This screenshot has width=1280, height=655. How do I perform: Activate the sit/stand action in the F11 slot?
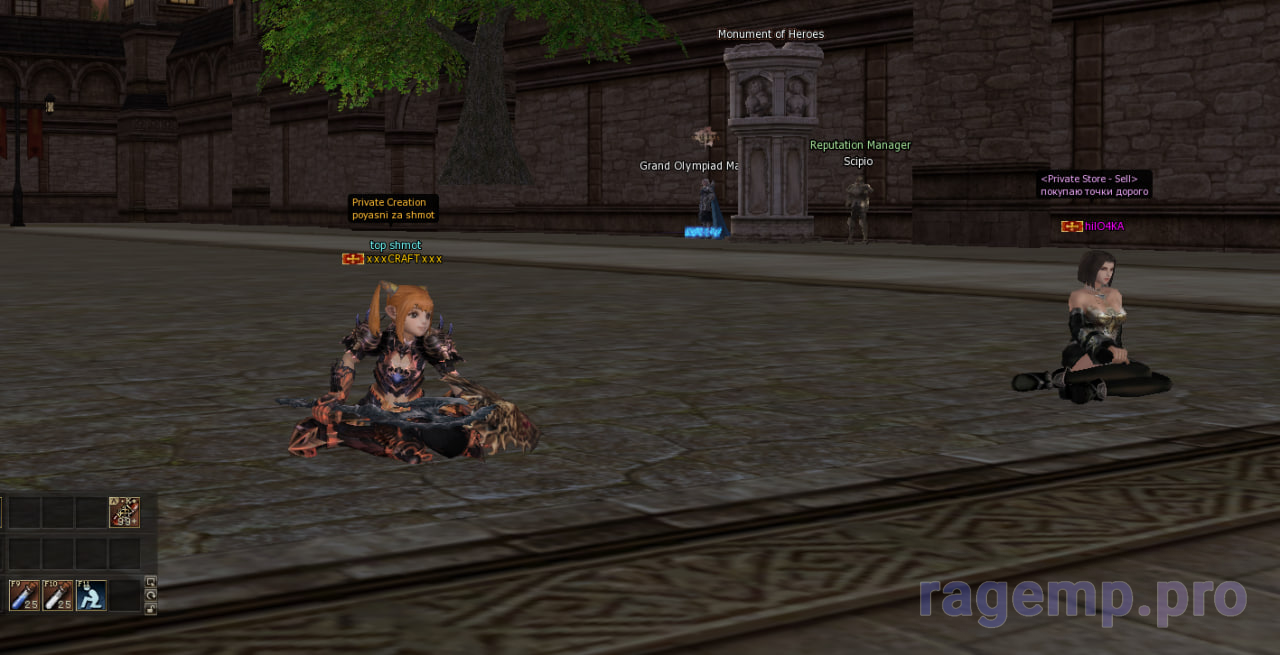(x=91, y=595)
